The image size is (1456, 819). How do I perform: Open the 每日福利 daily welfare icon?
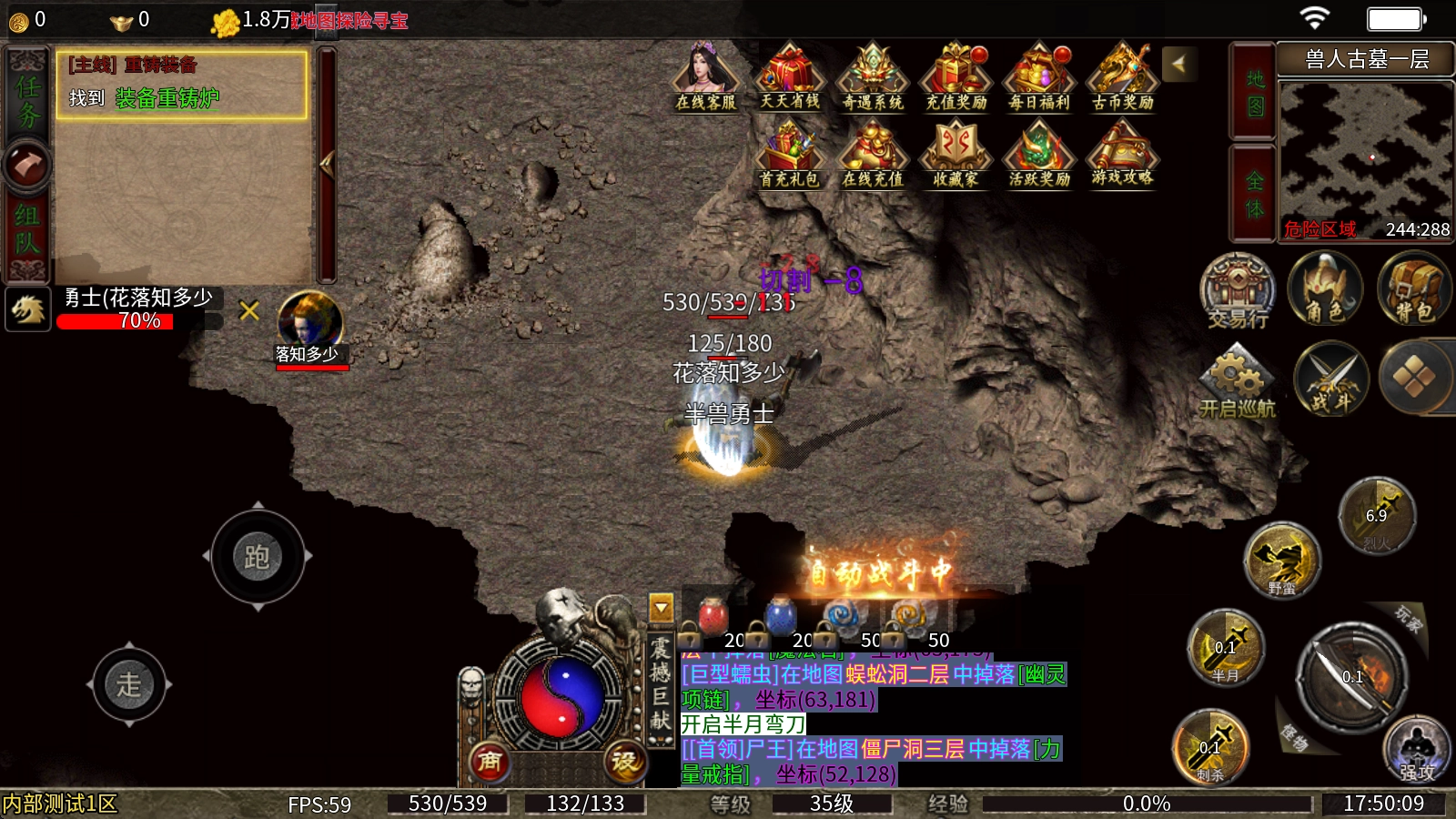coord(1039,77)
